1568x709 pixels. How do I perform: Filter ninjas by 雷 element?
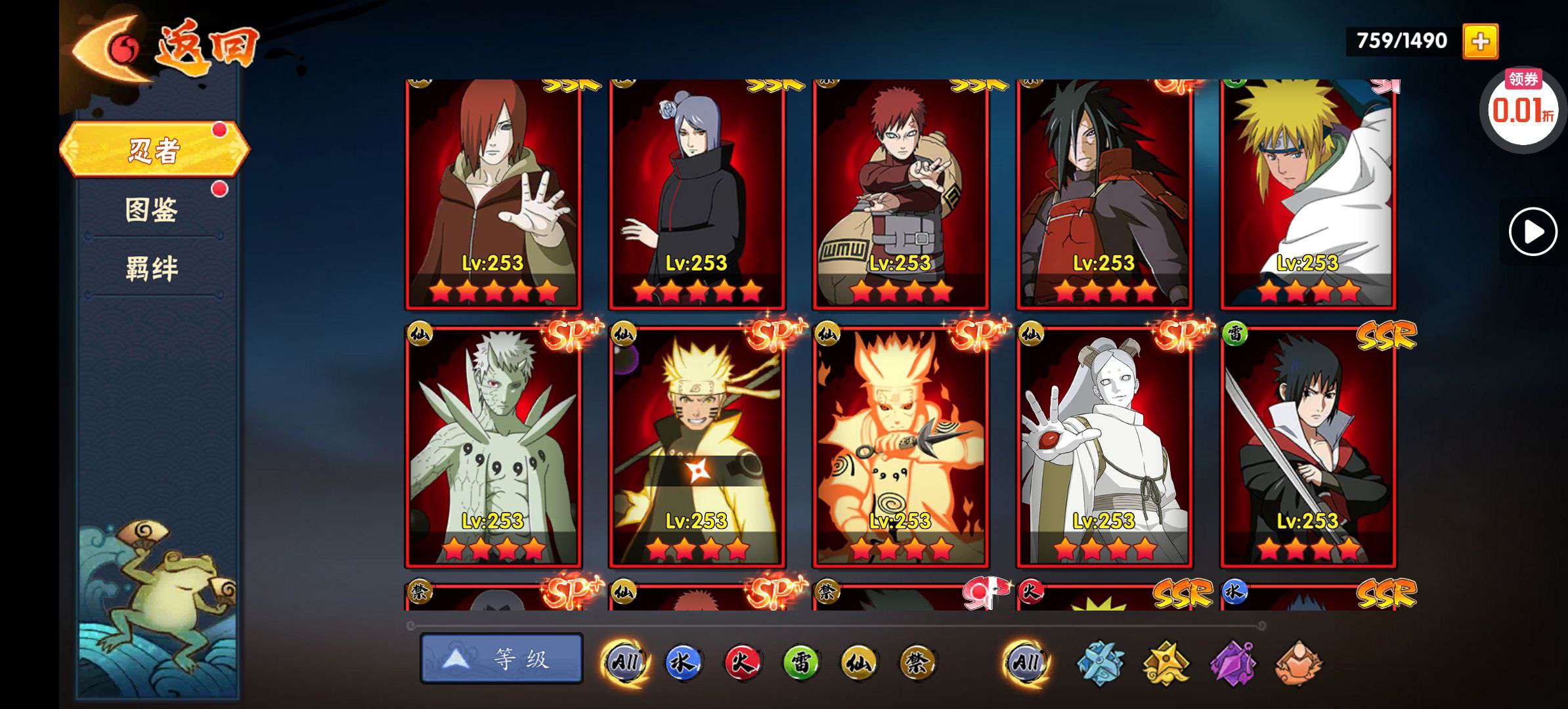point(800,662)
